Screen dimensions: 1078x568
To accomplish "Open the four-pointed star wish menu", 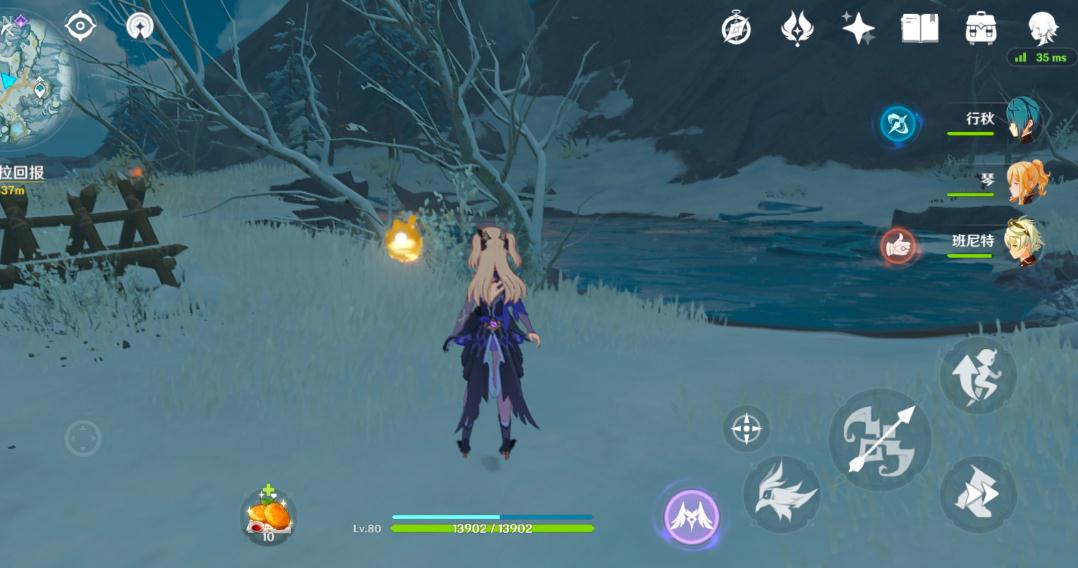I will click(x=858, y=28).
